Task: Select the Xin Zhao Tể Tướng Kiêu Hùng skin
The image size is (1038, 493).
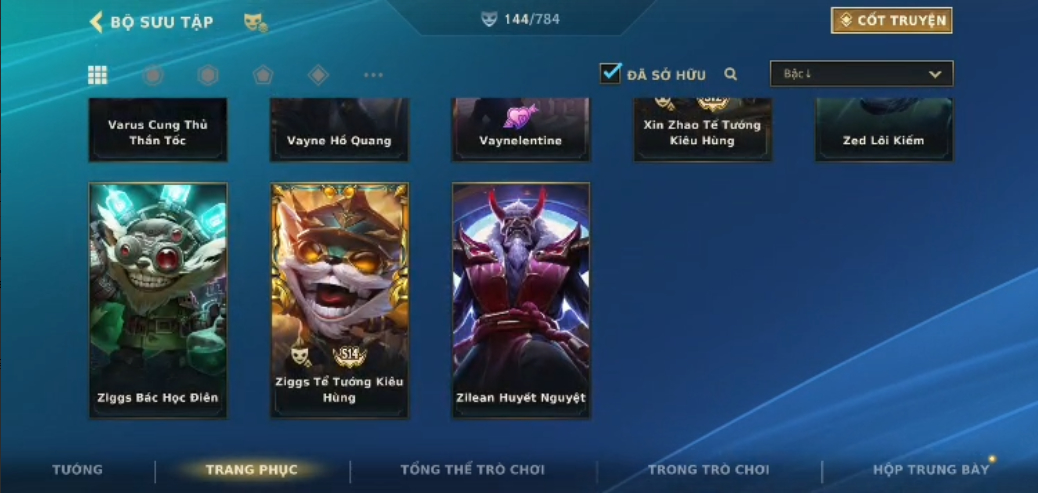Action: [702, 130]
